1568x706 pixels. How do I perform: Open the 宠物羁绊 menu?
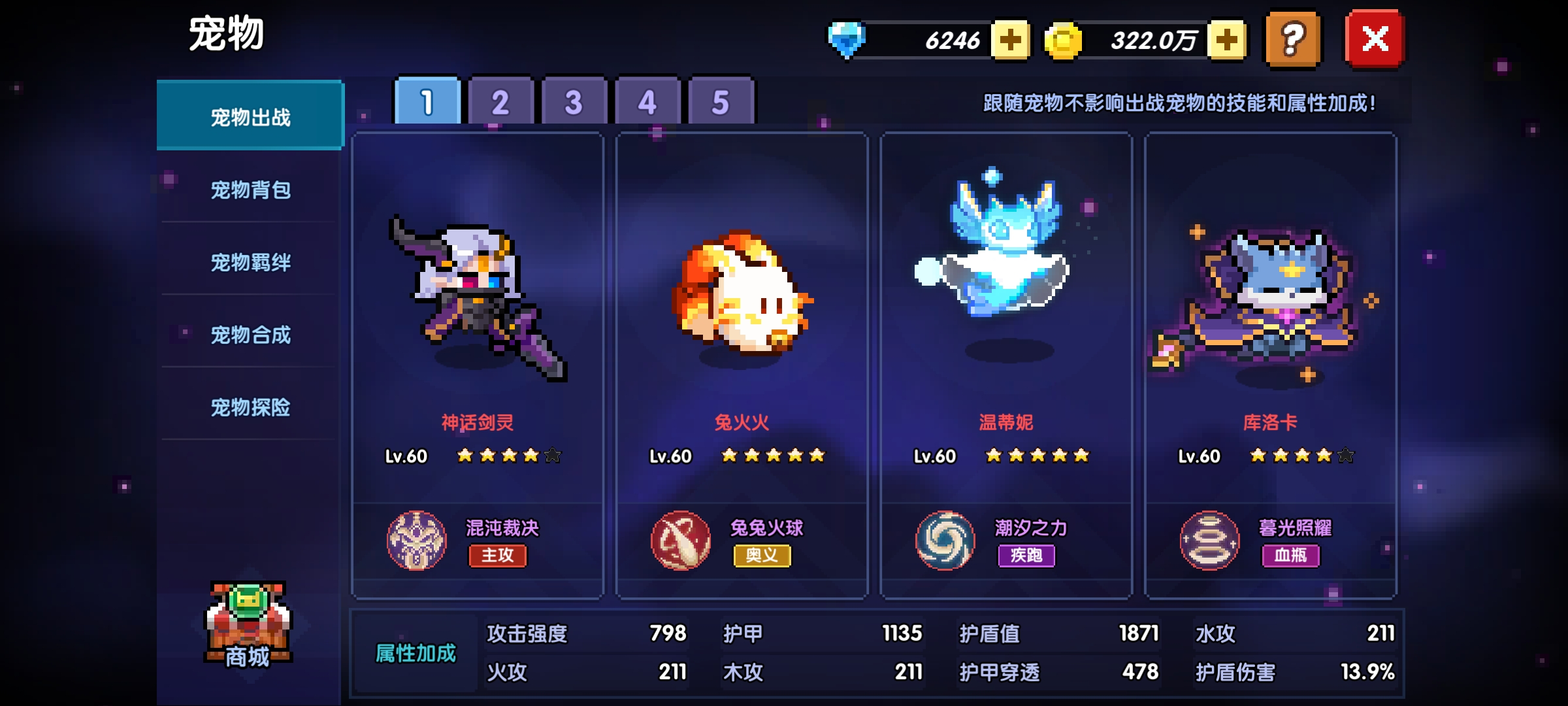coord(250,263)
